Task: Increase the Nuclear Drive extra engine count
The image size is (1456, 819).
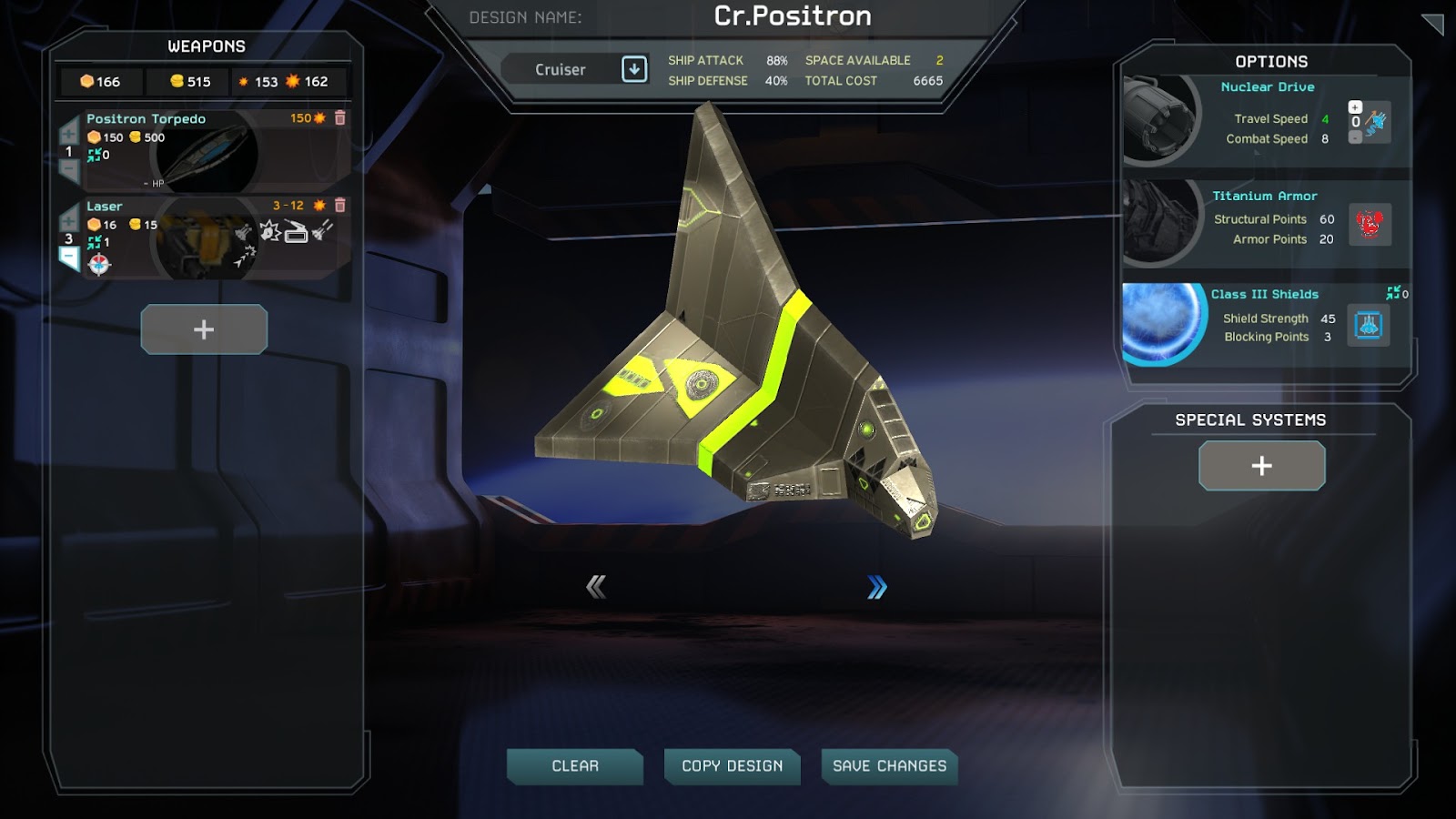Action: (1355, 107)
